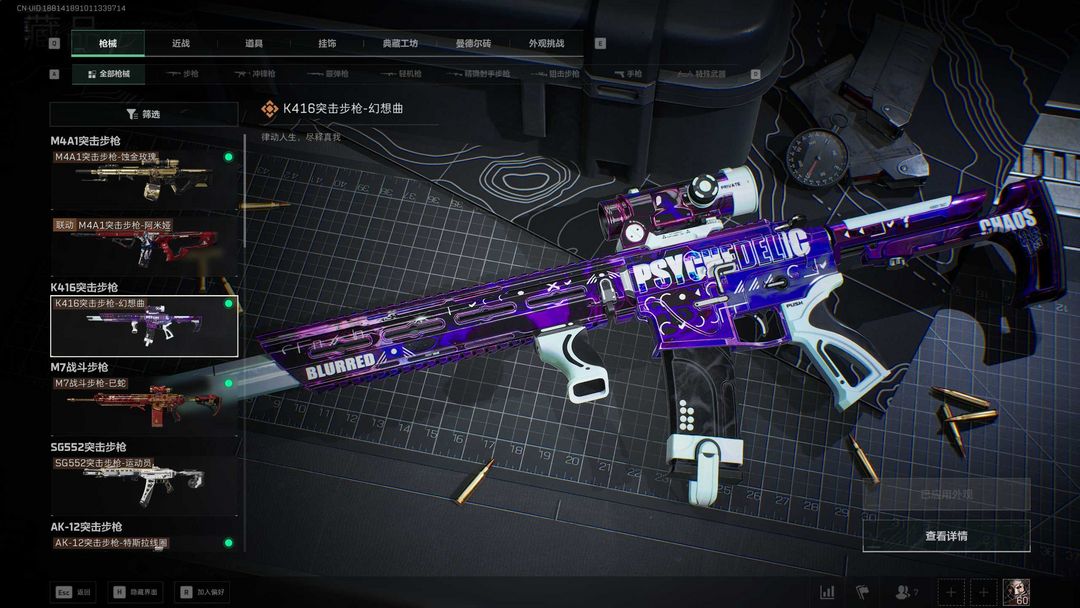Open the player avatar profile
This screenshot has width=1080, height=608.
pyautogui.click(x=1016, y=591)
